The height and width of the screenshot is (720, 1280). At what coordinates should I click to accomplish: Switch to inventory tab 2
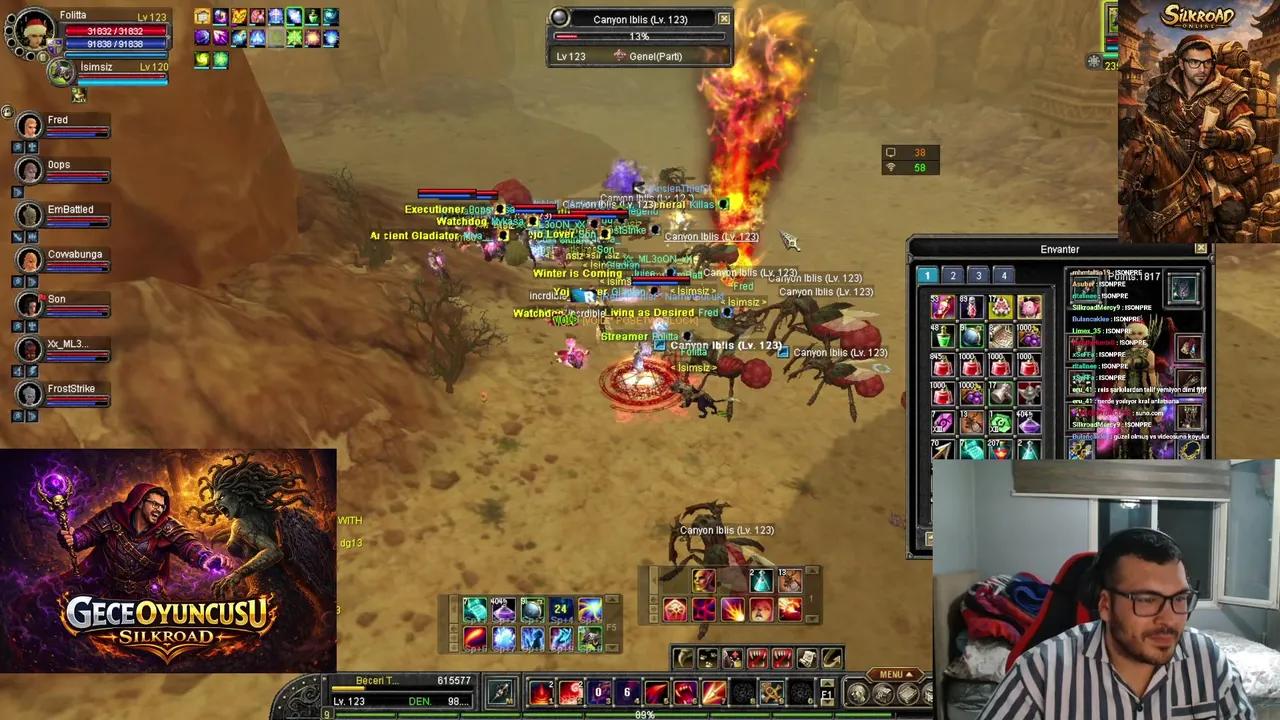point(953,275)
